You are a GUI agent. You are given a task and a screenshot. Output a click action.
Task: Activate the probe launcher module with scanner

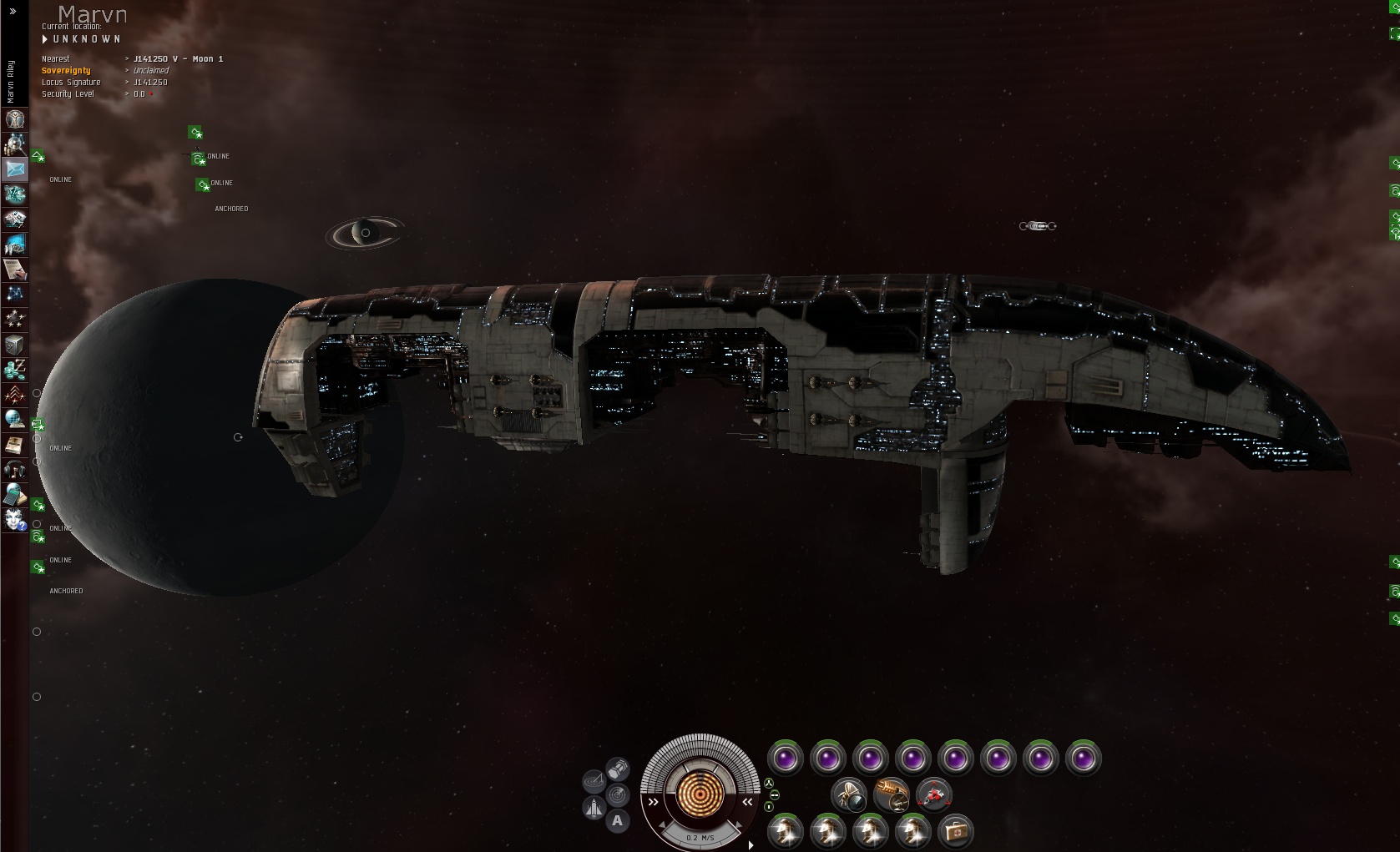click(x=848, y=795)
